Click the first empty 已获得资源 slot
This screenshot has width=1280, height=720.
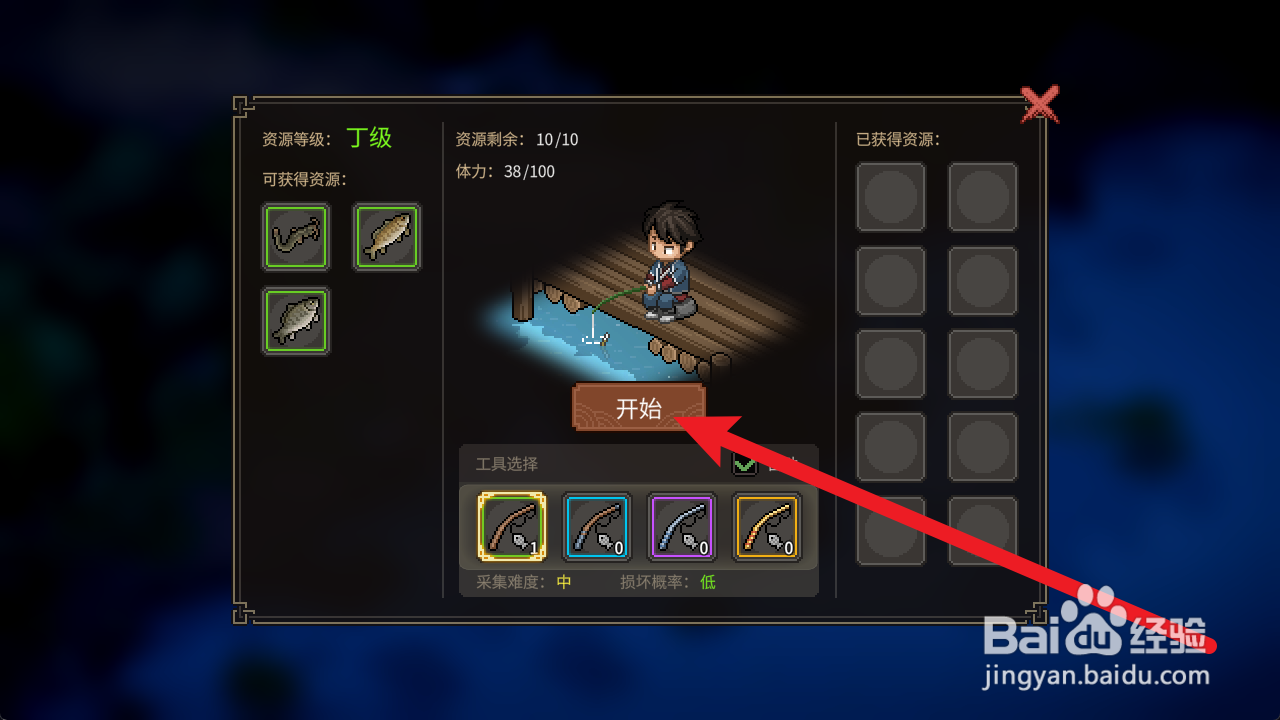pos(890,196)
